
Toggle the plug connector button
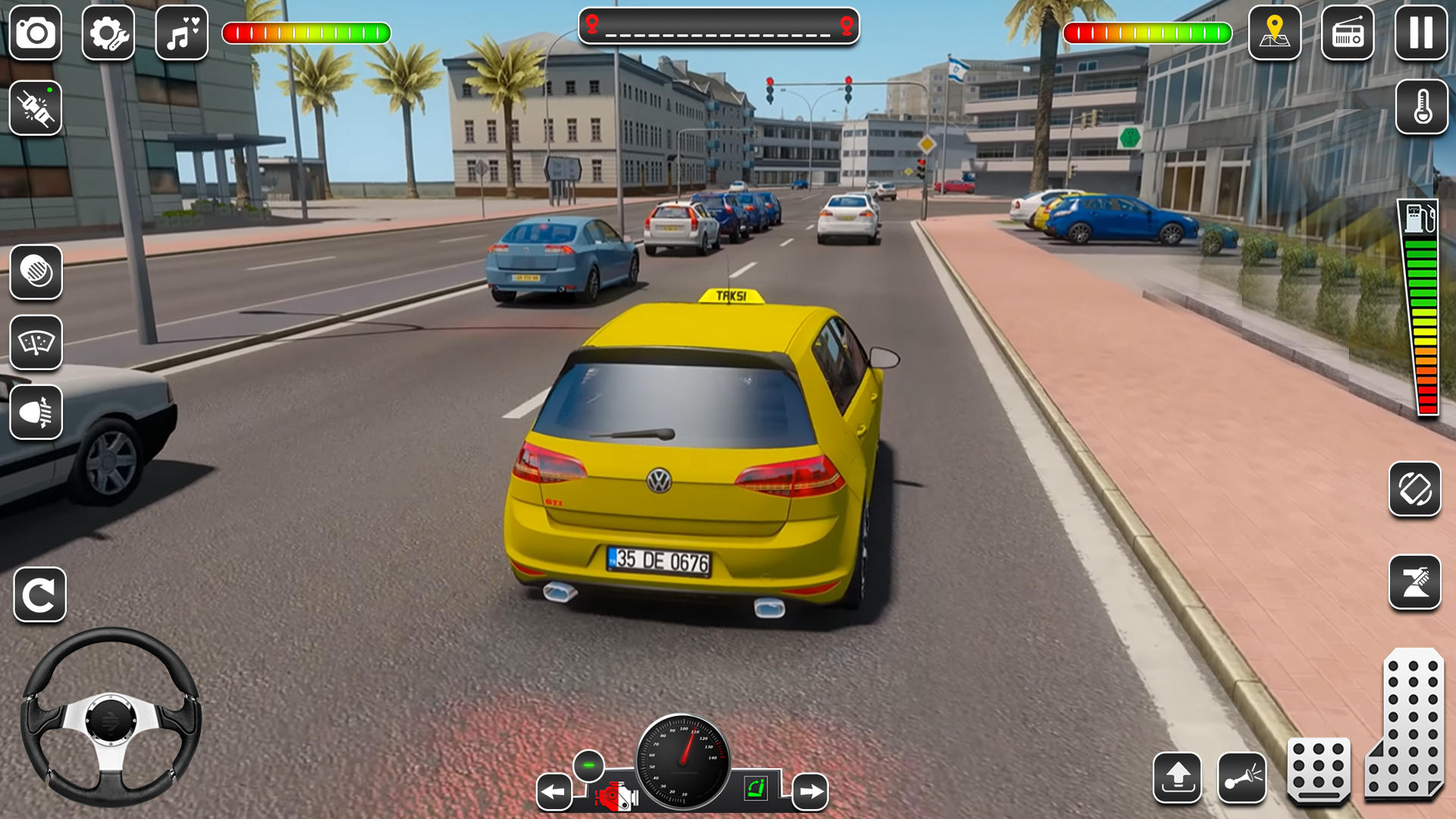36,108
